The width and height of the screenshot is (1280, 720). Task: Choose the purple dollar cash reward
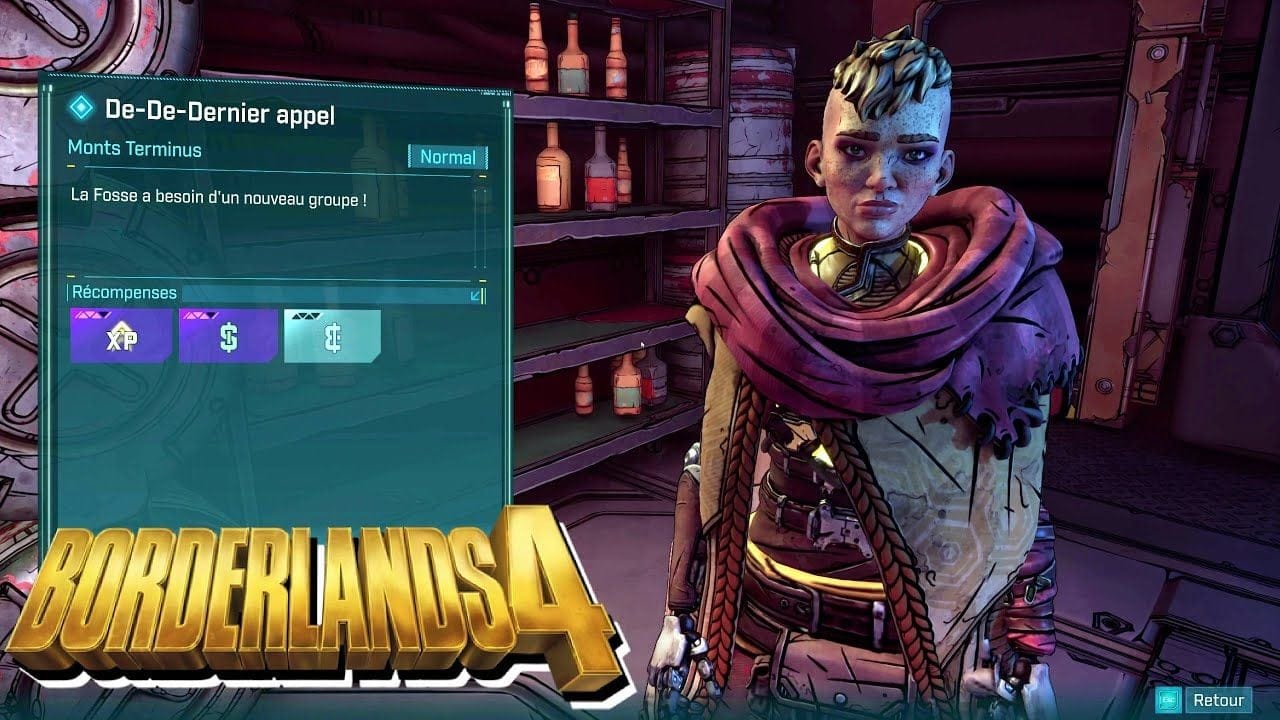coord(228,336)
